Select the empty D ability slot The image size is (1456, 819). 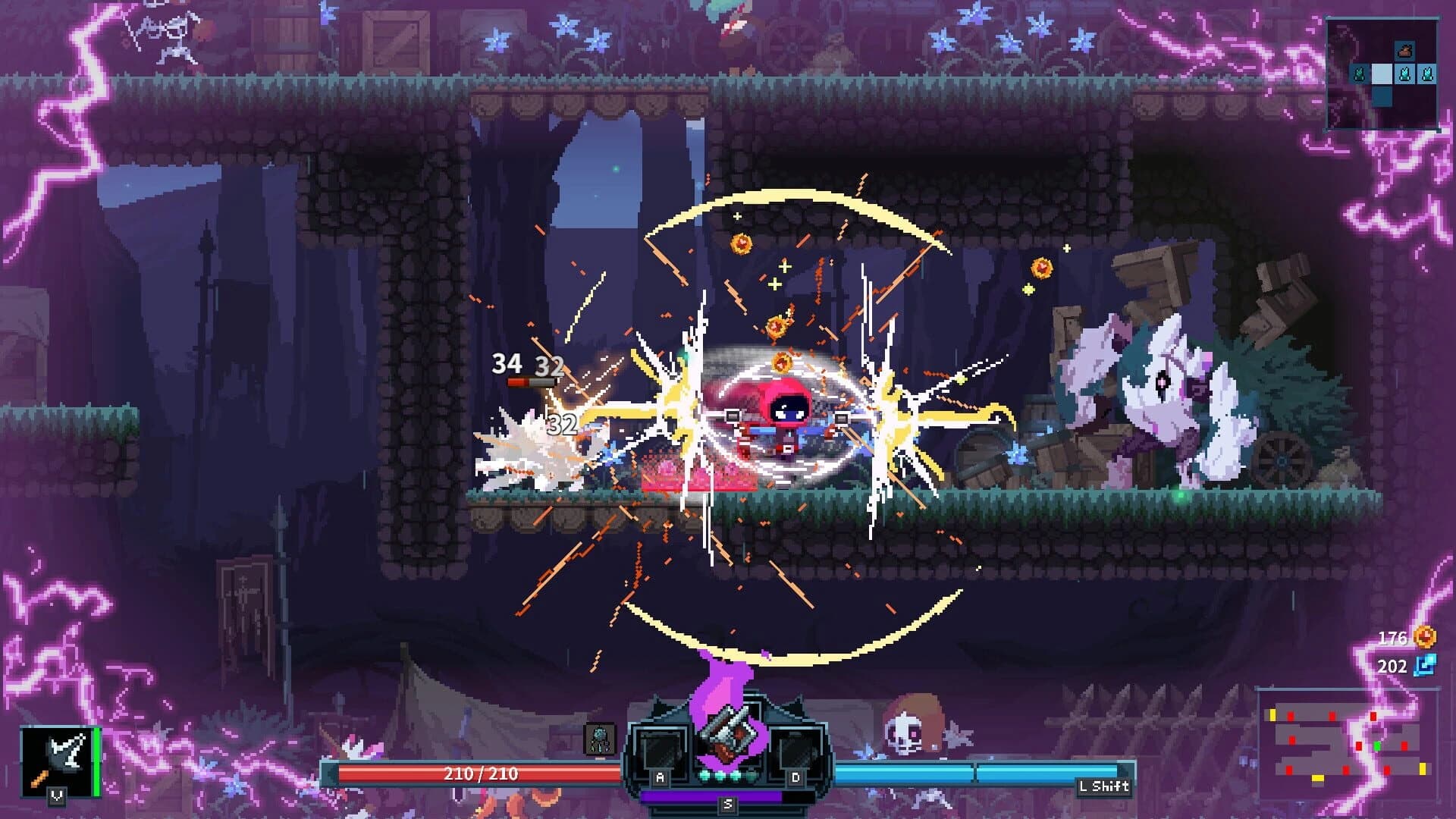click(x=796, y=751)
